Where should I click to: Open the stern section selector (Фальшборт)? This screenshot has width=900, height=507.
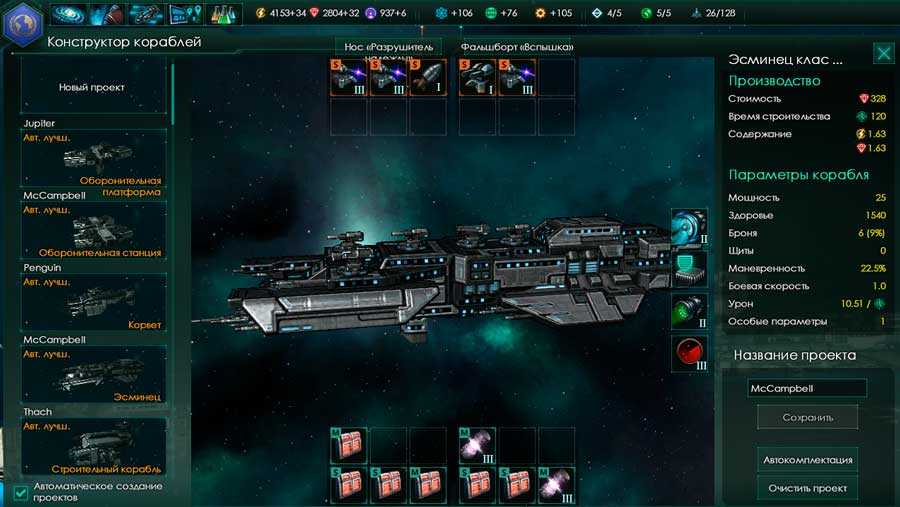pyautogui.click(x=516, y=47)
